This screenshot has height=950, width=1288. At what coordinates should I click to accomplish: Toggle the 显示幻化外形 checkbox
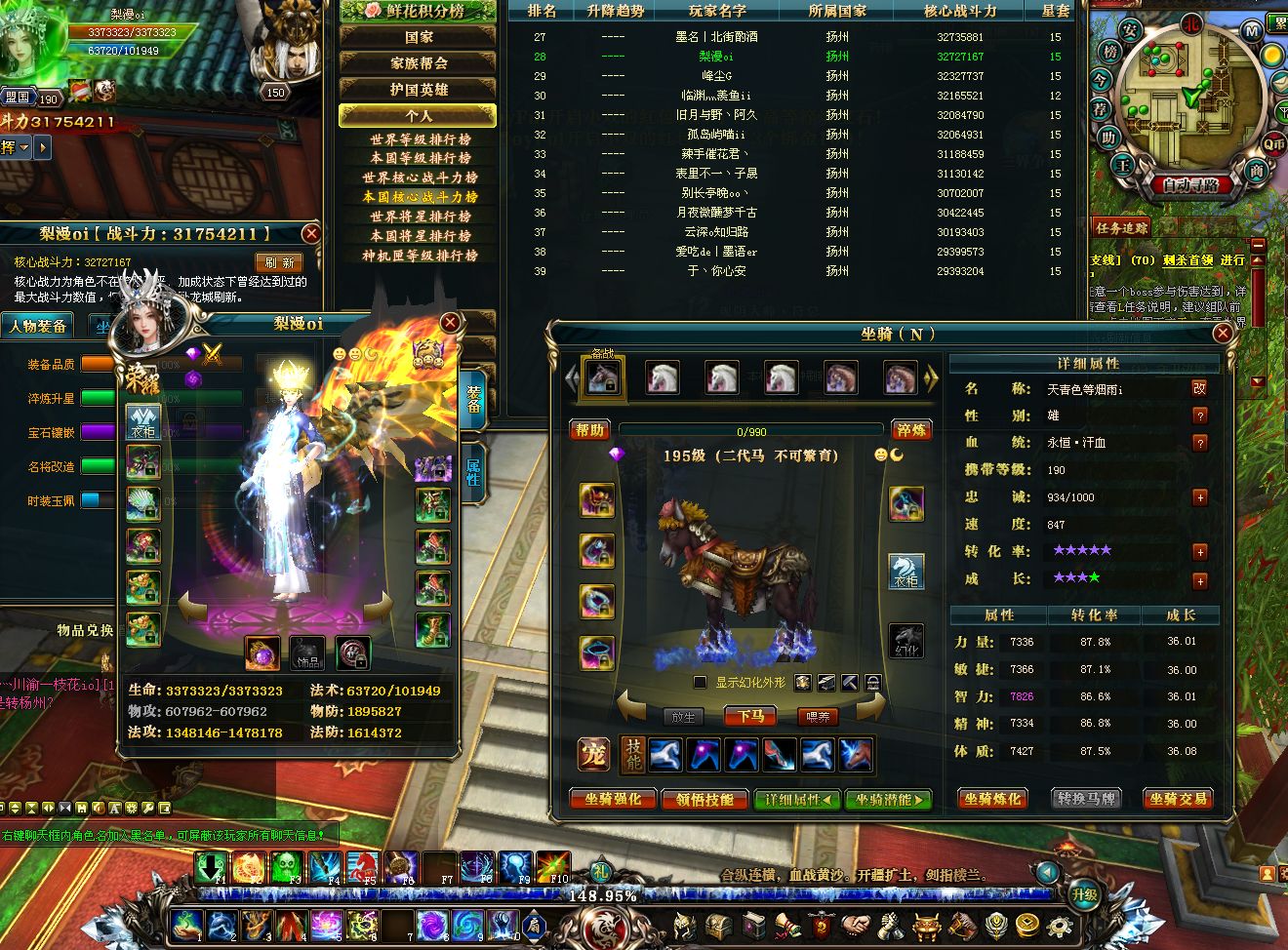coord(699,683)
